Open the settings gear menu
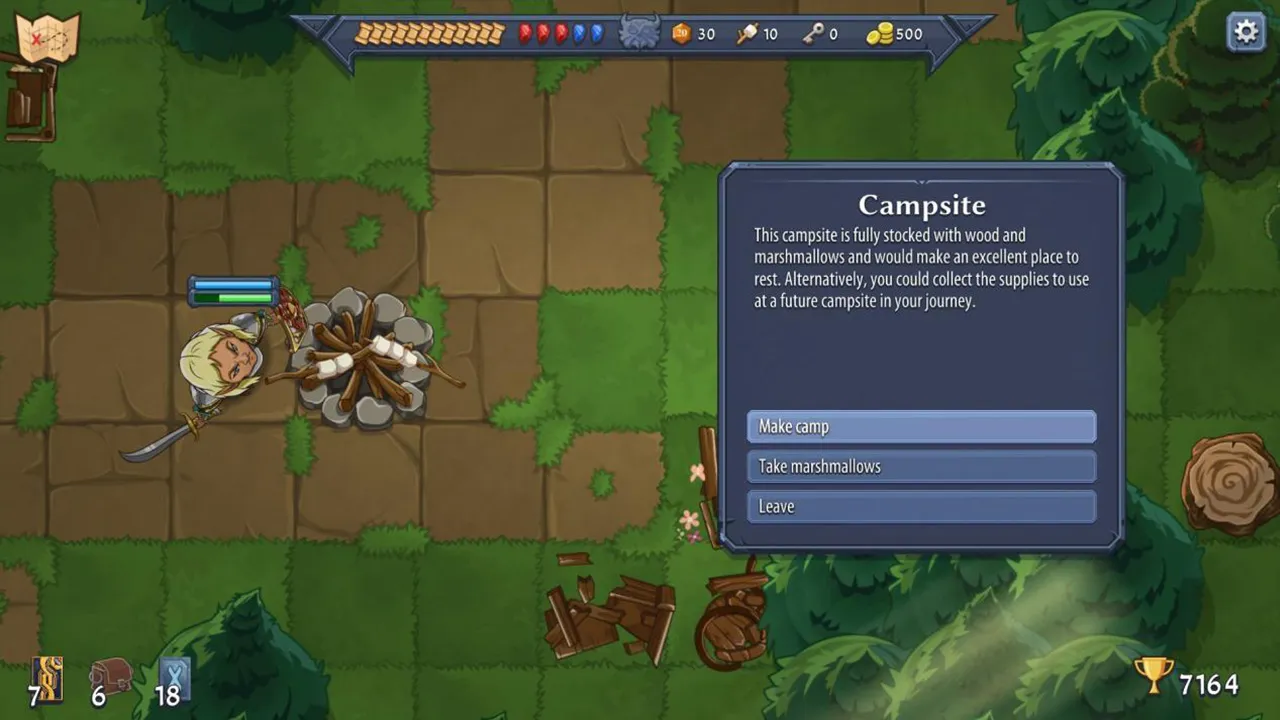This screenshot has width=1280, height=720. [1245, 32]
